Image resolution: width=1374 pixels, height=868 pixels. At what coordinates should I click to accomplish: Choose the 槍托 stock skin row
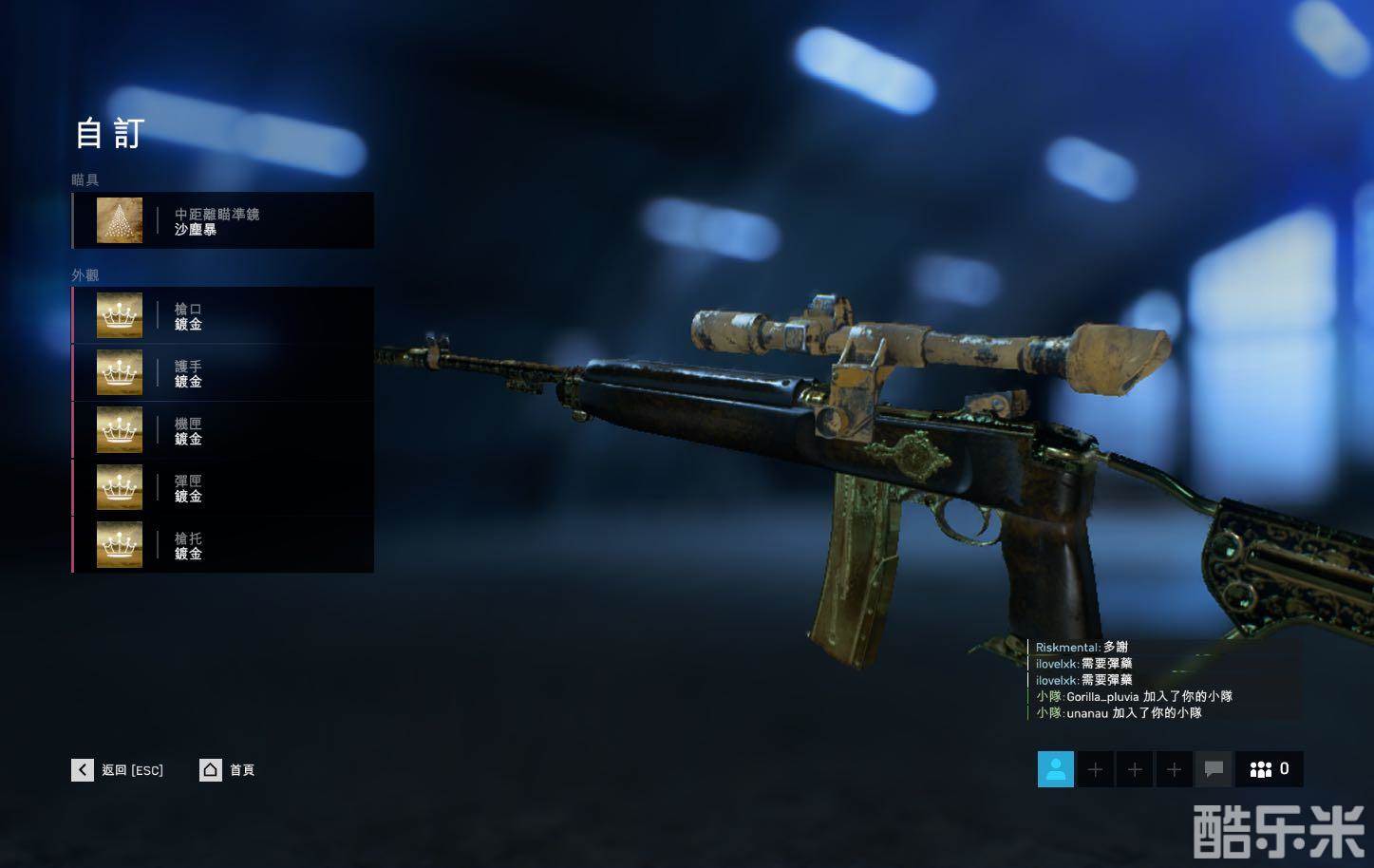pos(222,545)
